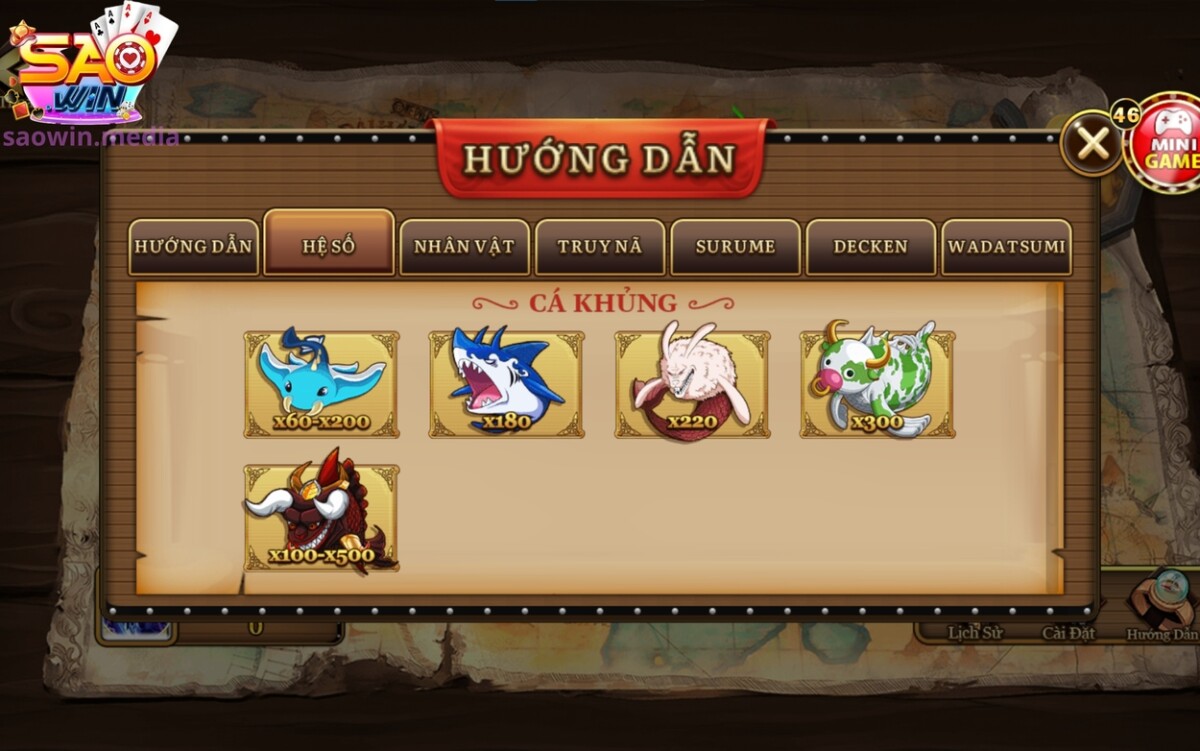Choose the fluffy rabbit fish x220 tile
The height and width of the screenshot is (751, 1200).
692,384
